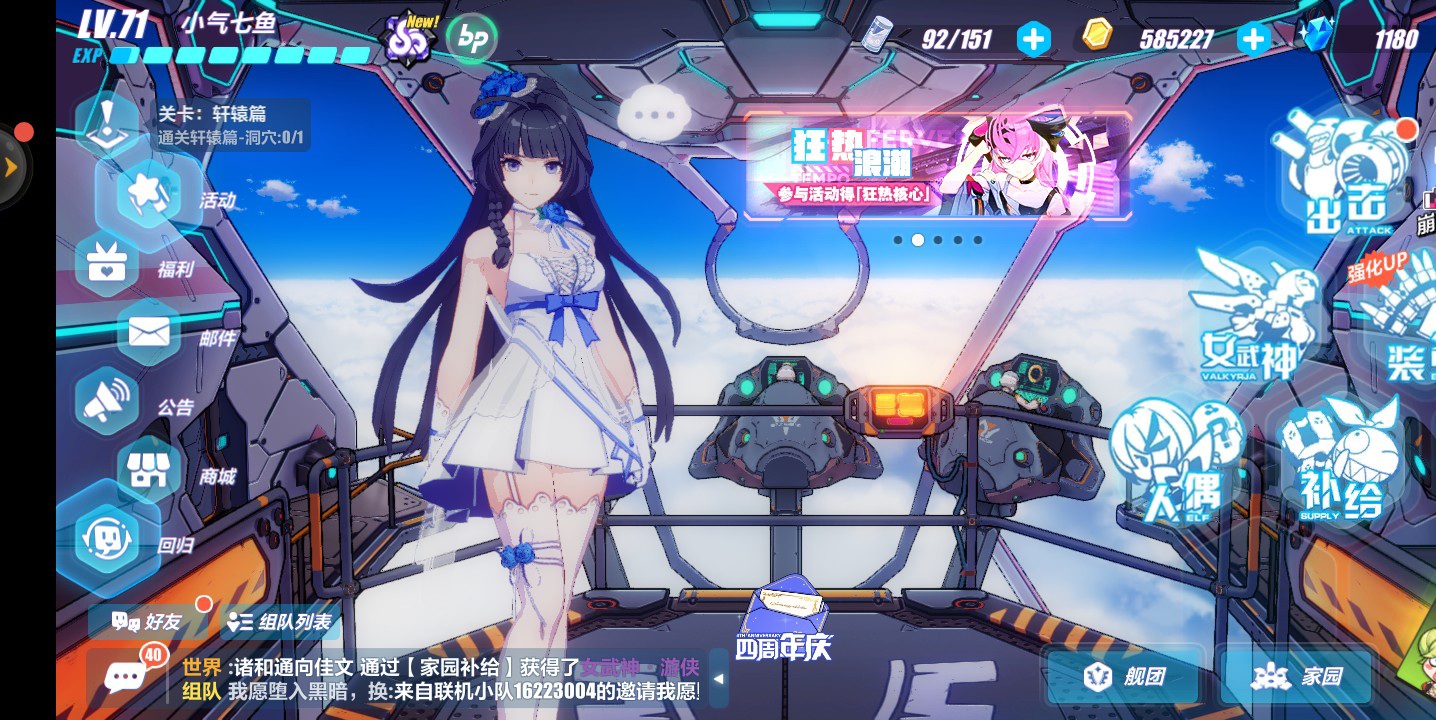Open the 舰团 armada button

[x=1124, y=677]
